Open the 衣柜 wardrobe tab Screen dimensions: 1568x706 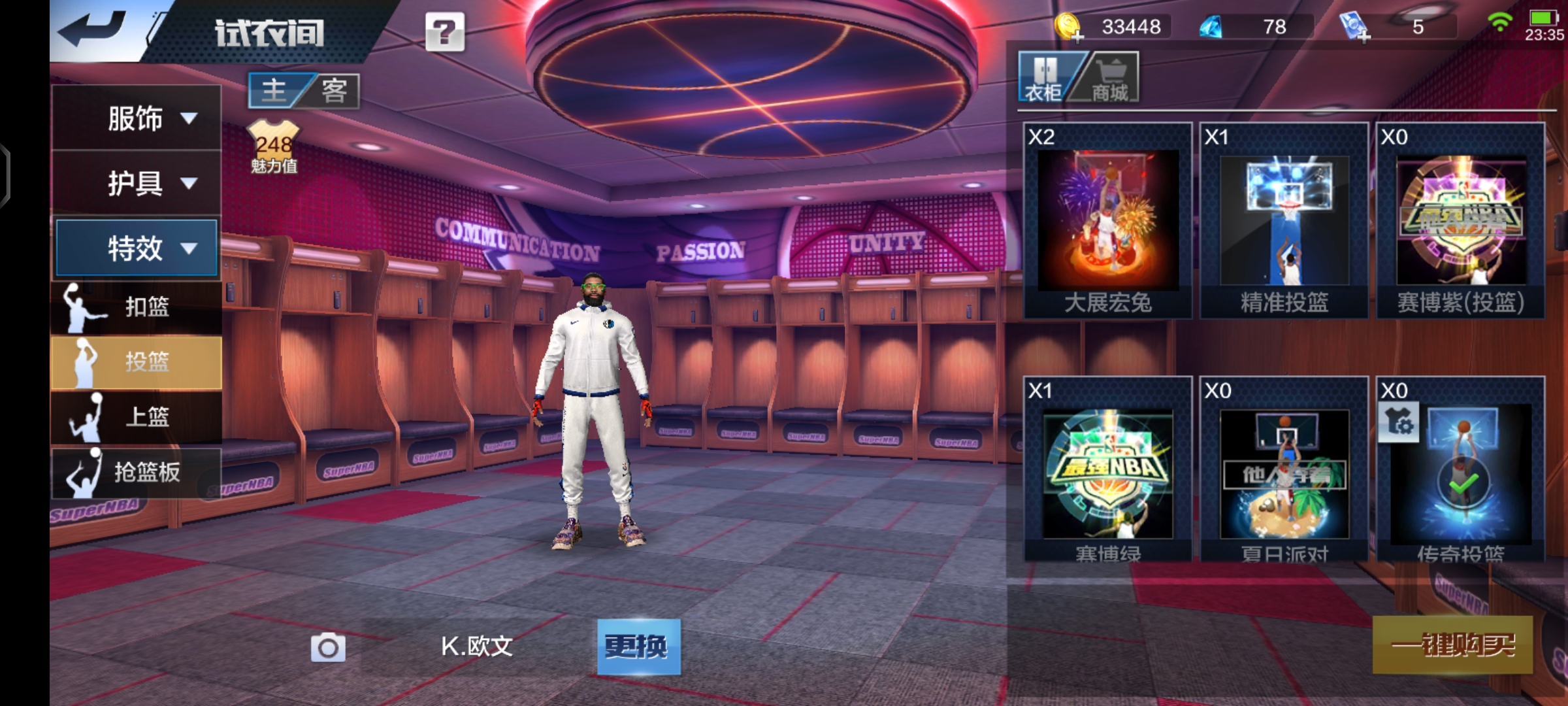click(1045, 78)
